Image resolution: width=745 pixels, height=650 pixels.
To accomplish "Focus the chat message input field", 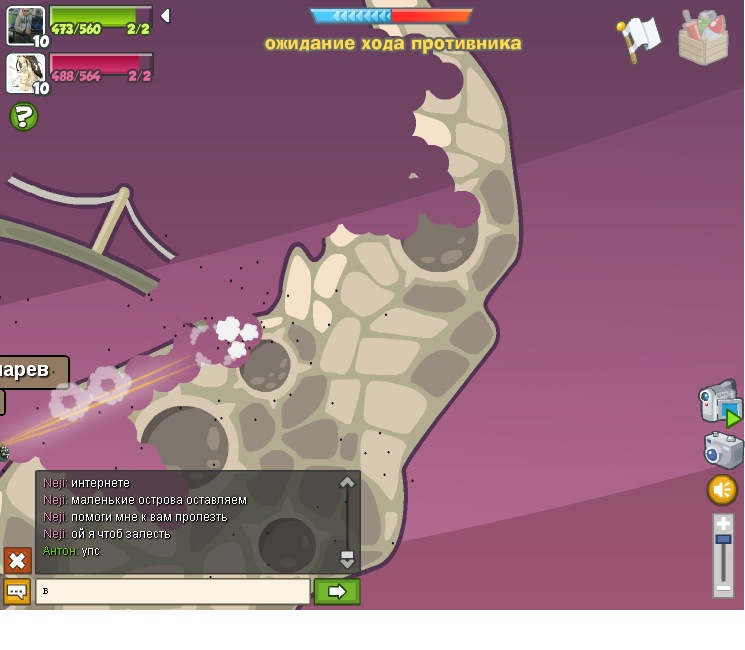I will tap(173, 591).
